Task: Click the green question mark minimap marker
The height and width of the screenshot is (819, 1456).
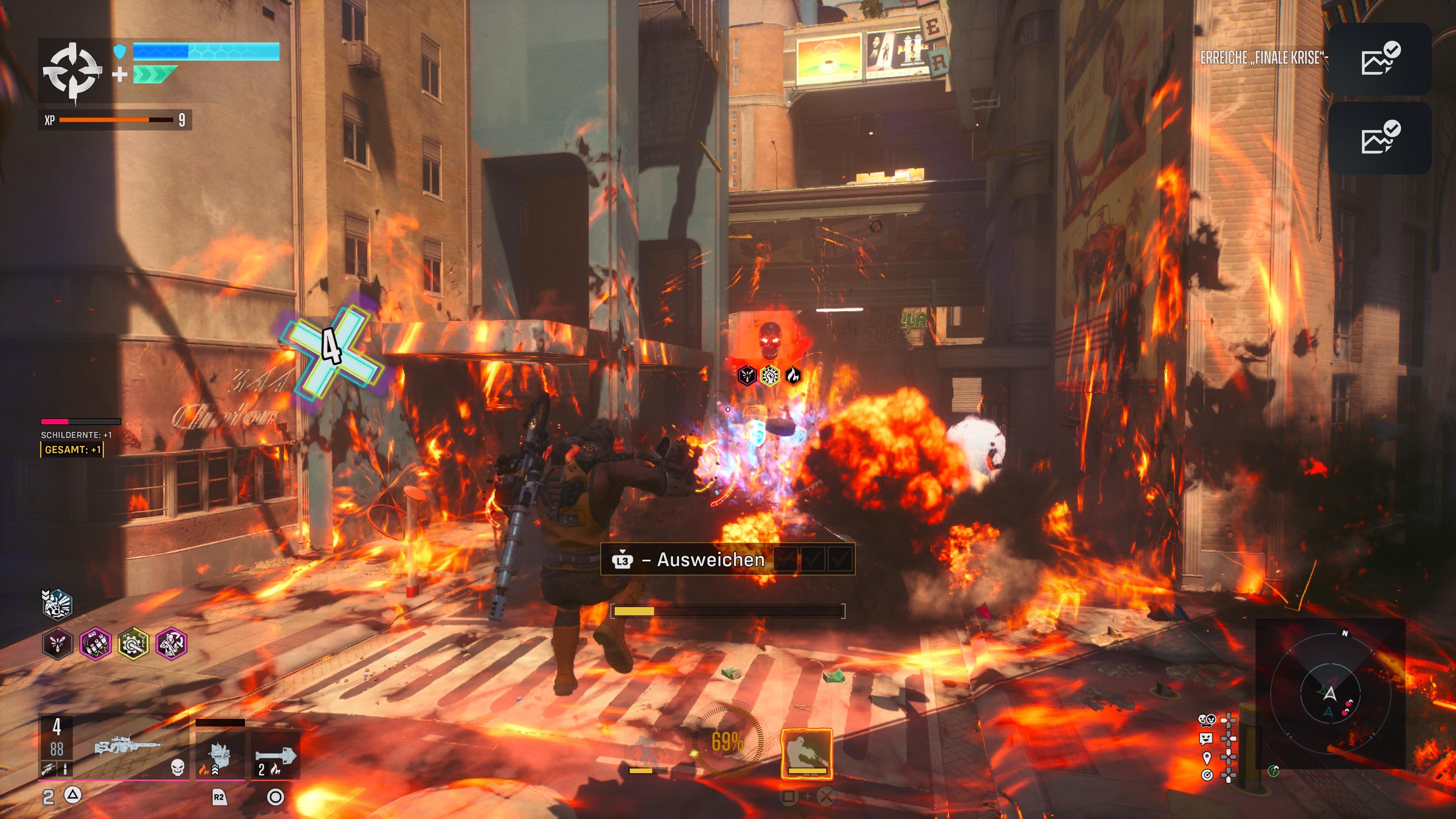Action: click(1274, 770)
